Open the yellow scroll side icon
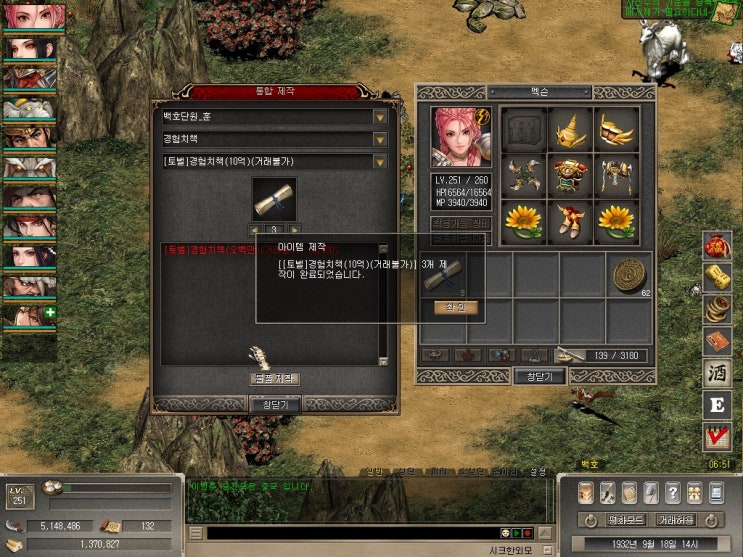 pos(716,276)
